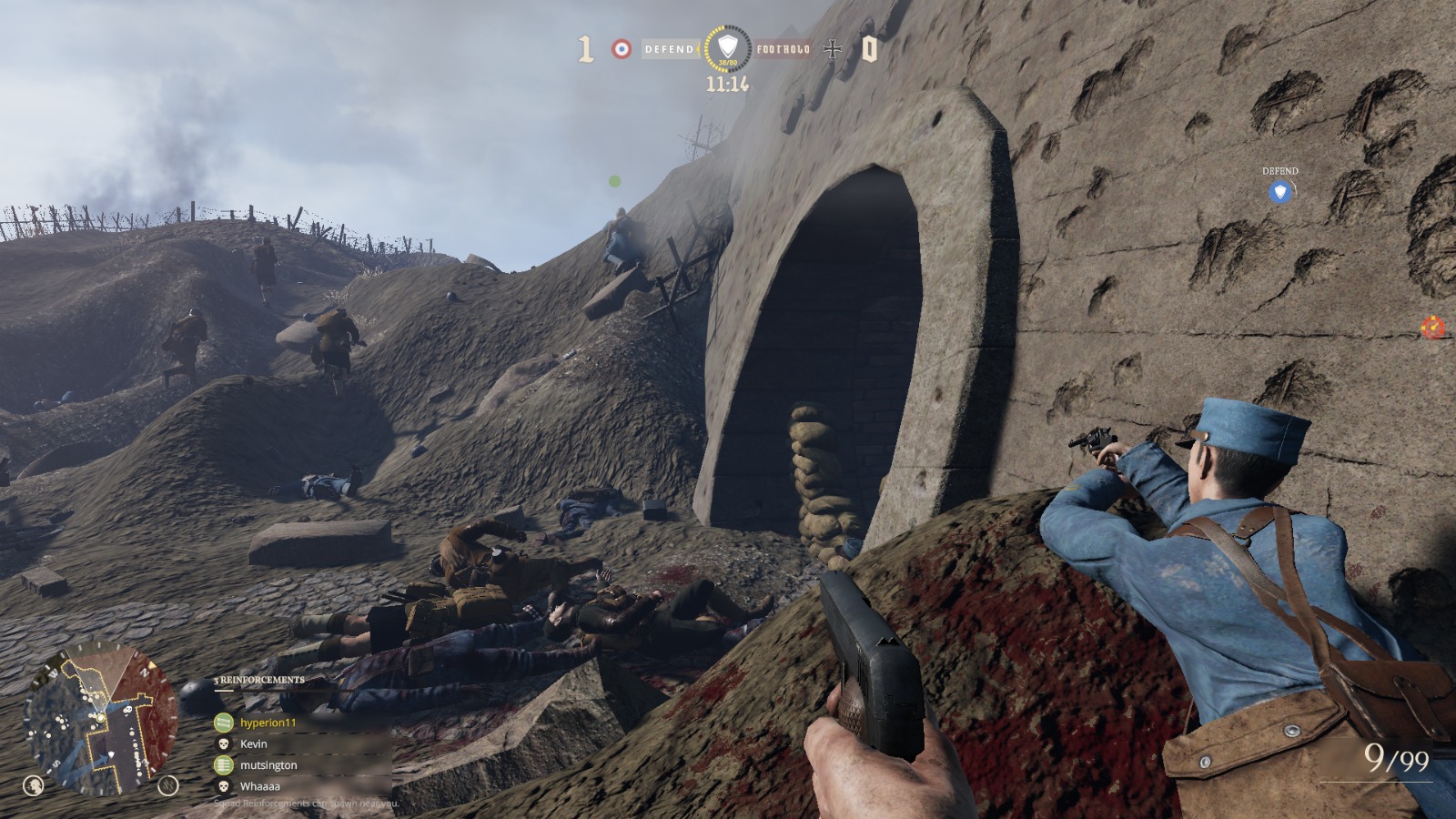Click the French roundel team icon

621,48
